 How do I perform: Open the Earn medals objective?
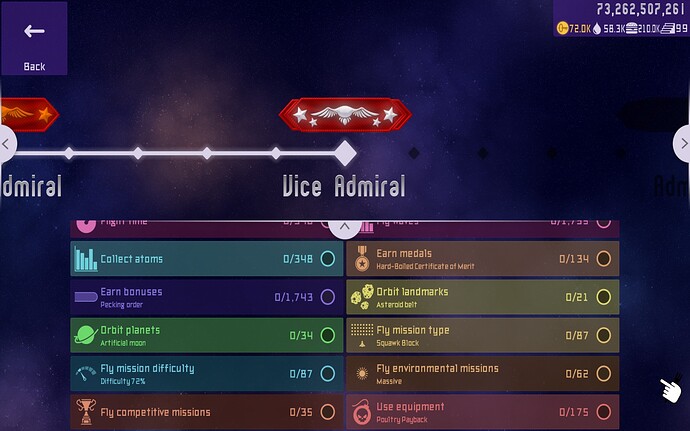click(482, 259)
